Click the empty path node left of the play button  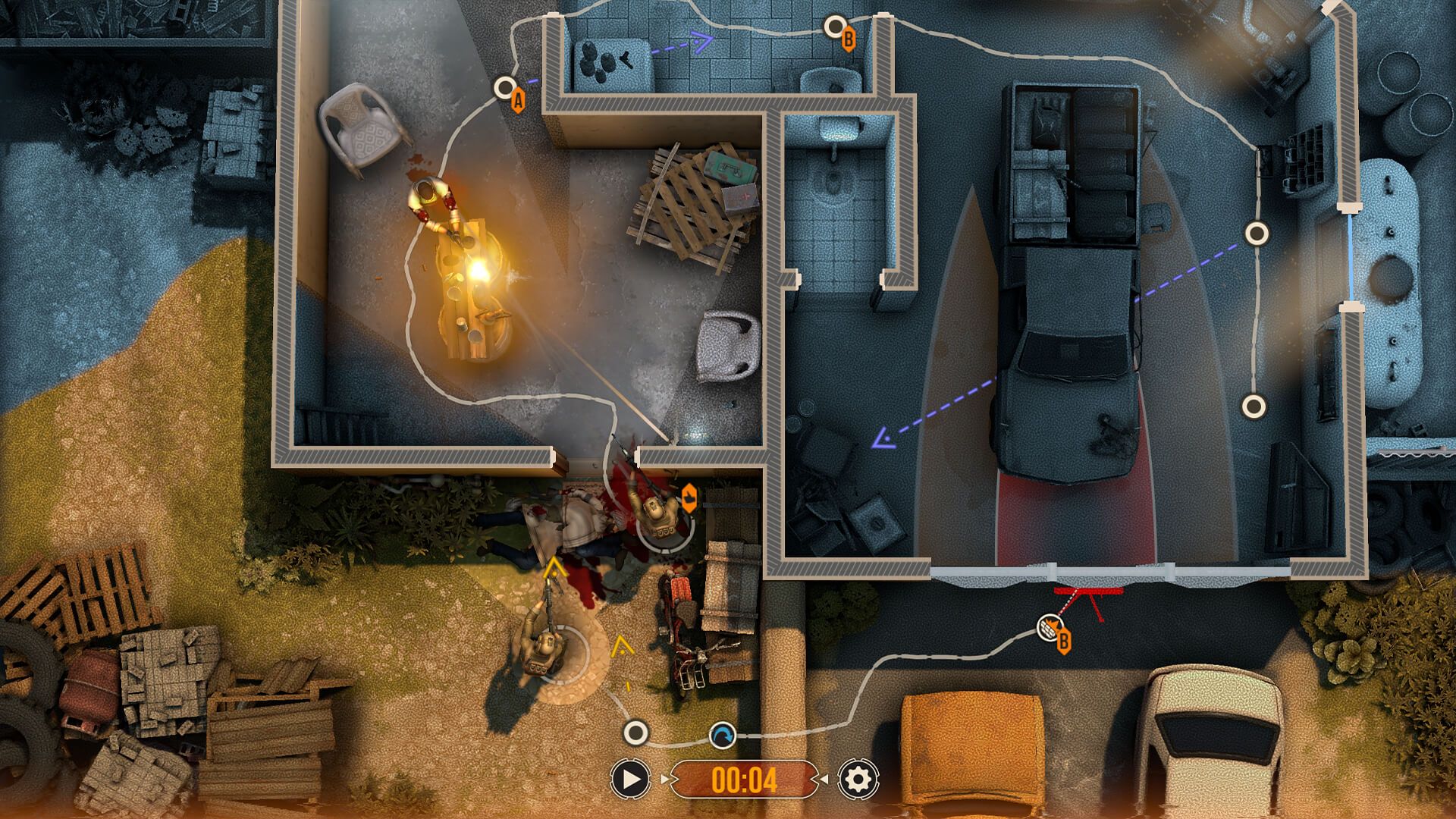point(634,733)
